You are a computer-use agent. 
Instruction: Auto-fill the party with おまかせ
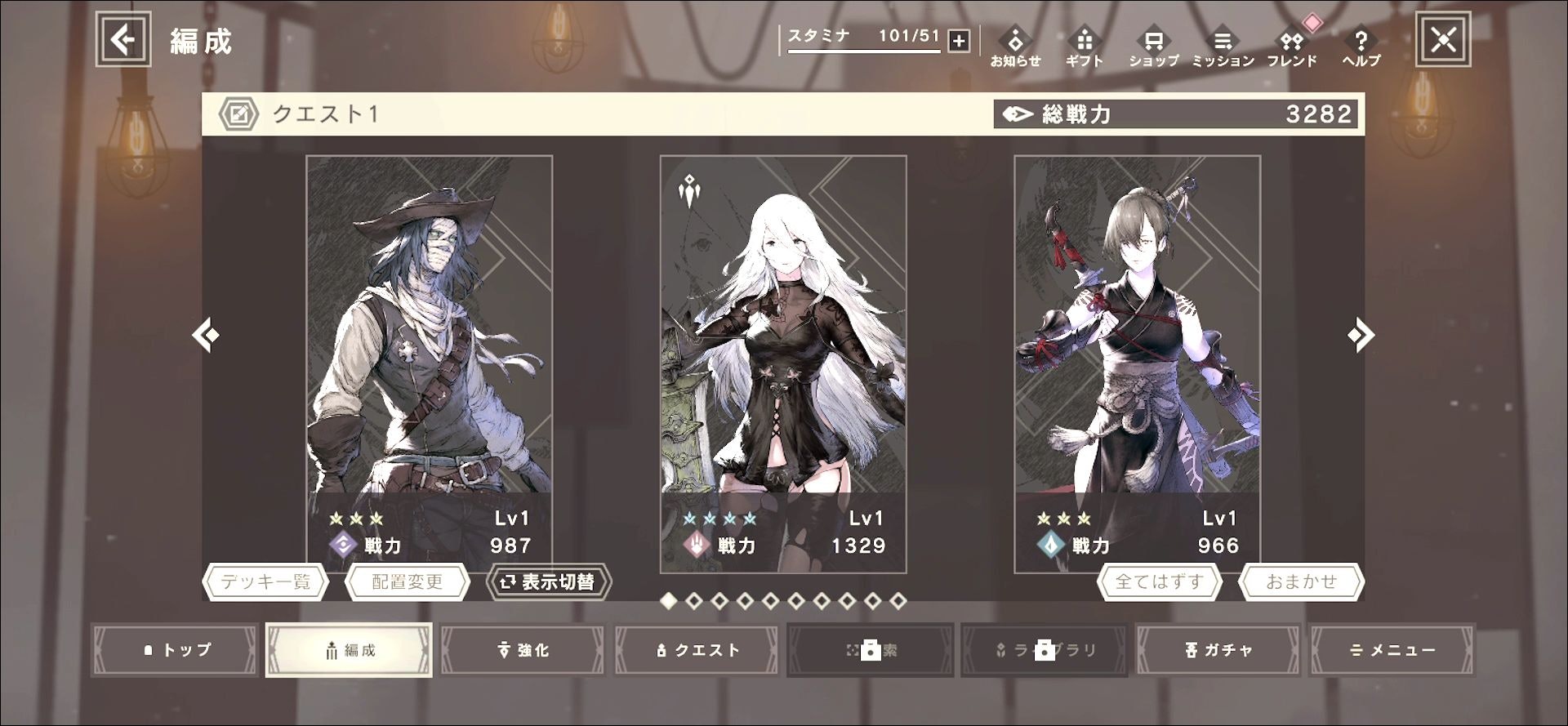coord(1301,582)
